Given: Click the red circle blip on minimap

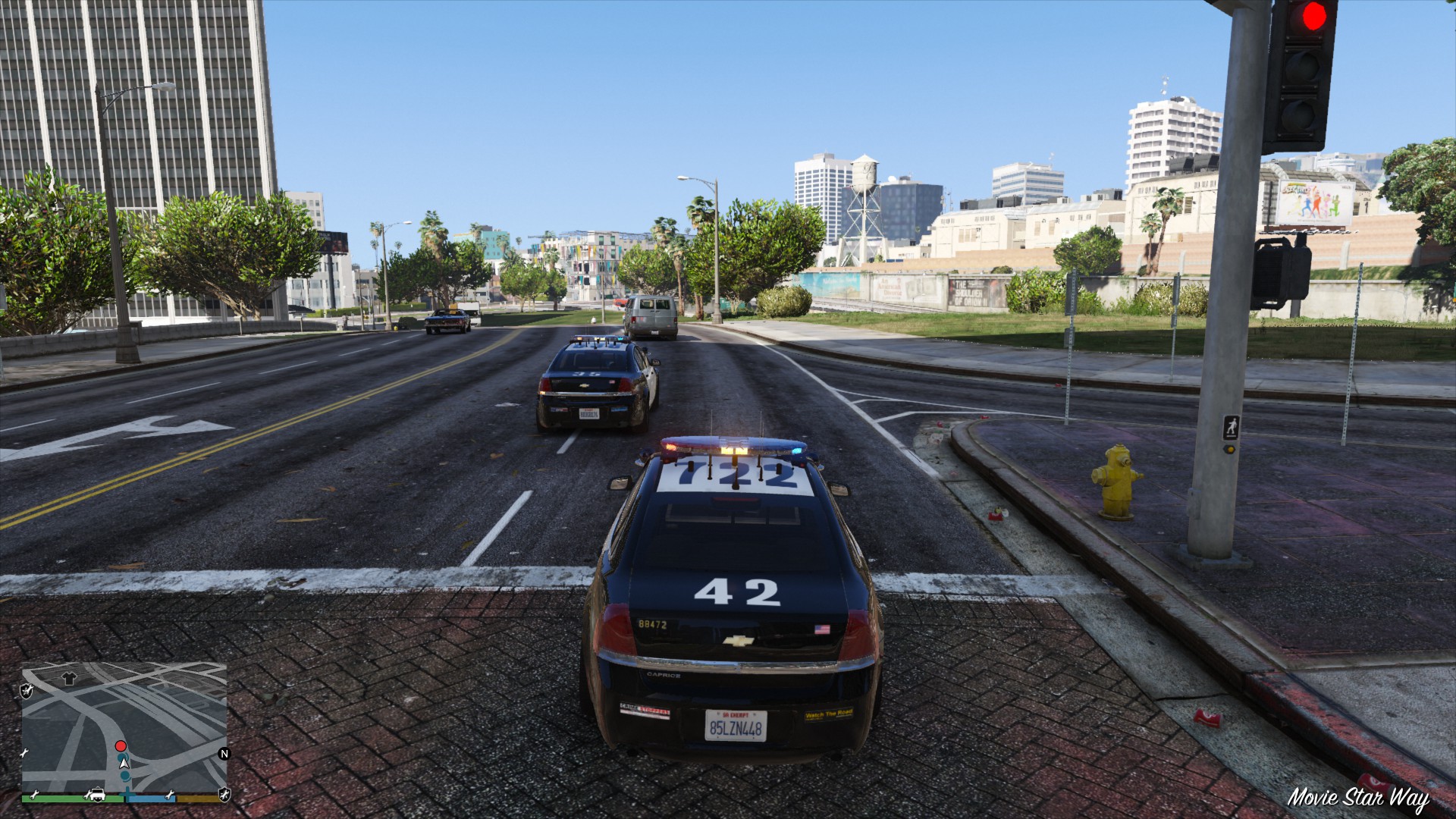Looking at the screenshot, I should 121,746.
